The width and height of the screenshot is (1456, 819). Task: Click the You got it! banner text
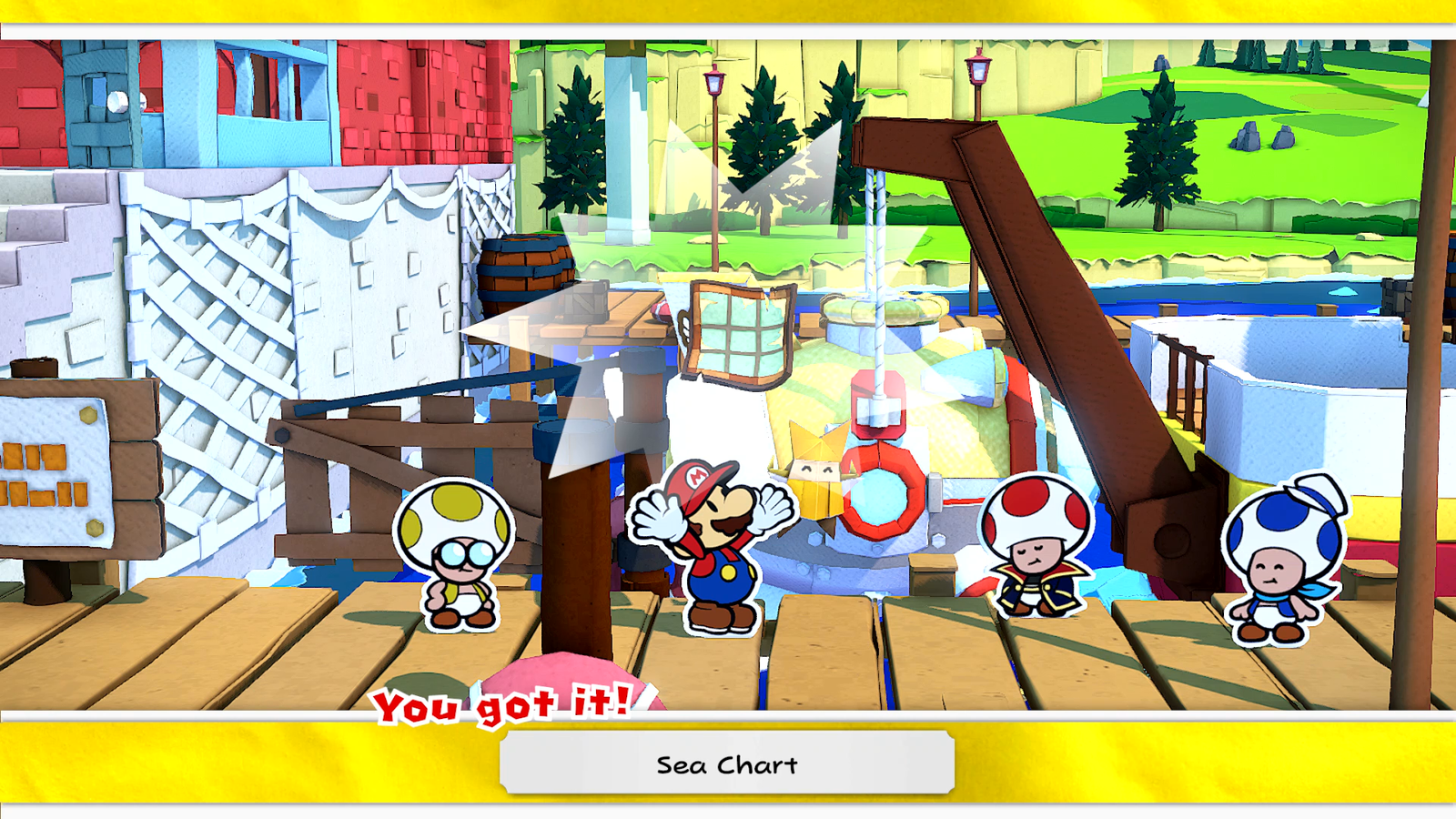[505, 703]
